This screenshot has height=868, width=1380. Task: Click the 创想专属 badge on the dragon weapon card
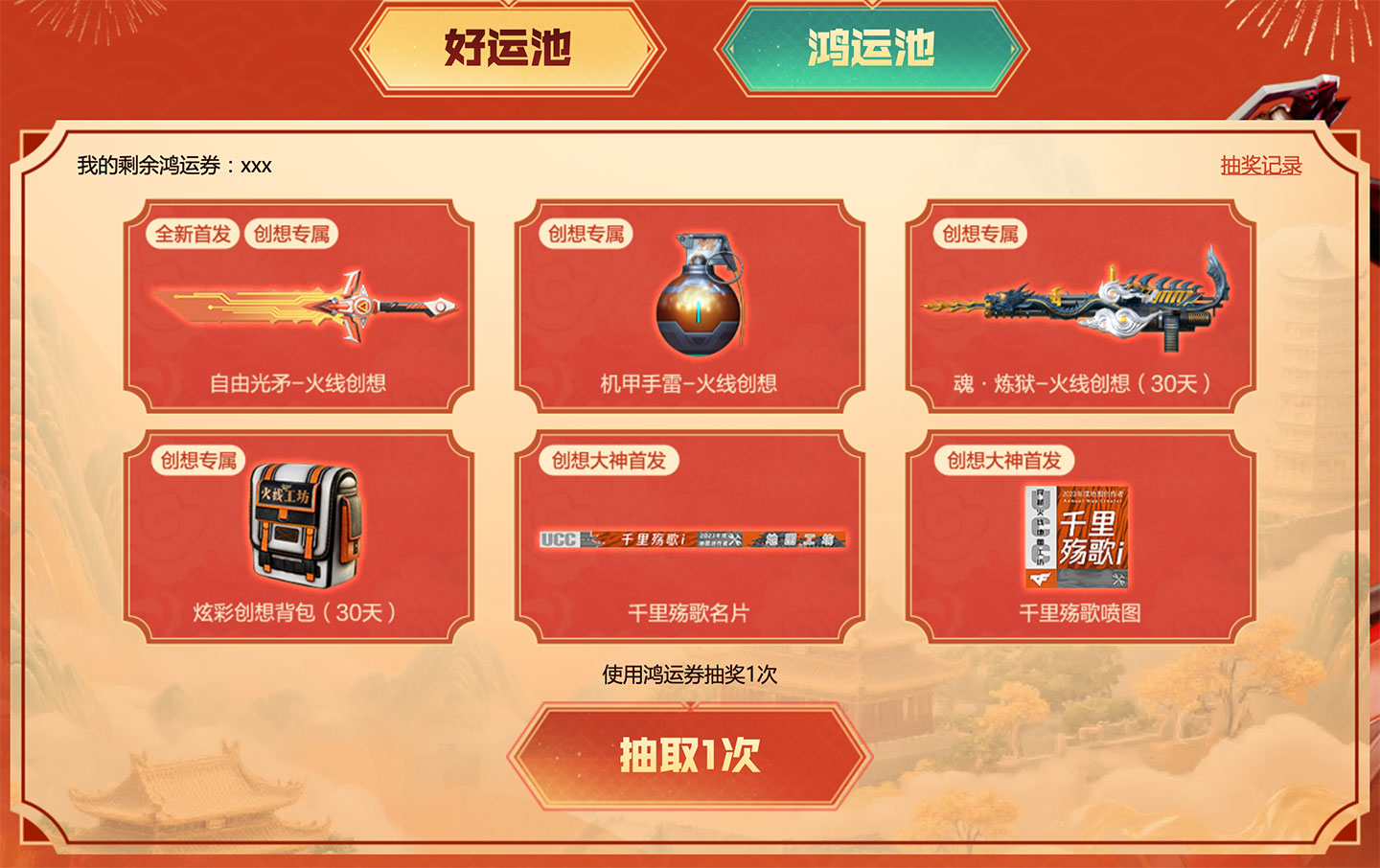click(979, 232)
